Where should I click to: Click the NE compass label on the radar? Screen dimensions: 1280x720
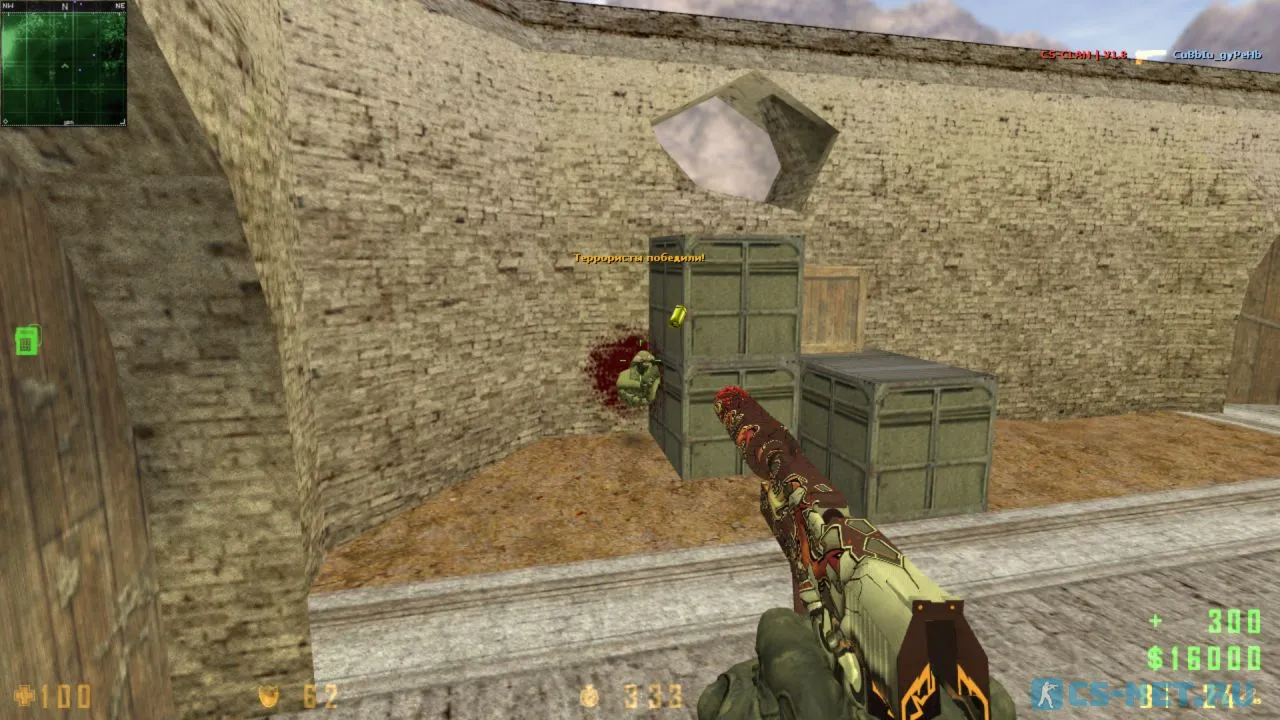(x=121, y=6)
